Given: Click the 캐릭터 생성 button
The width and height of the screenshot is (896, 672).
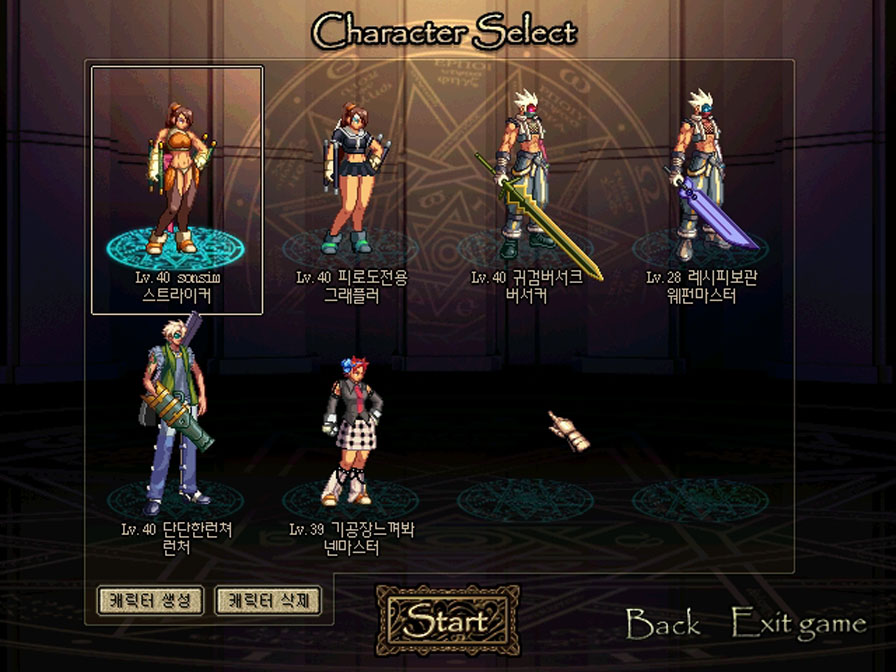Looking at the screenshot, I should click(151, 600).
